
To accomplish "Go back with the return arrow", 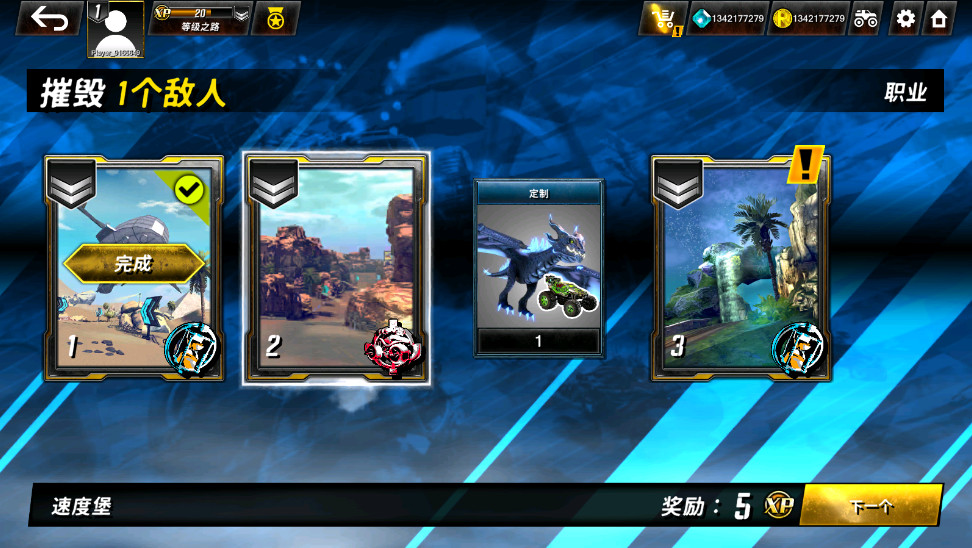I will coord(48,18).
